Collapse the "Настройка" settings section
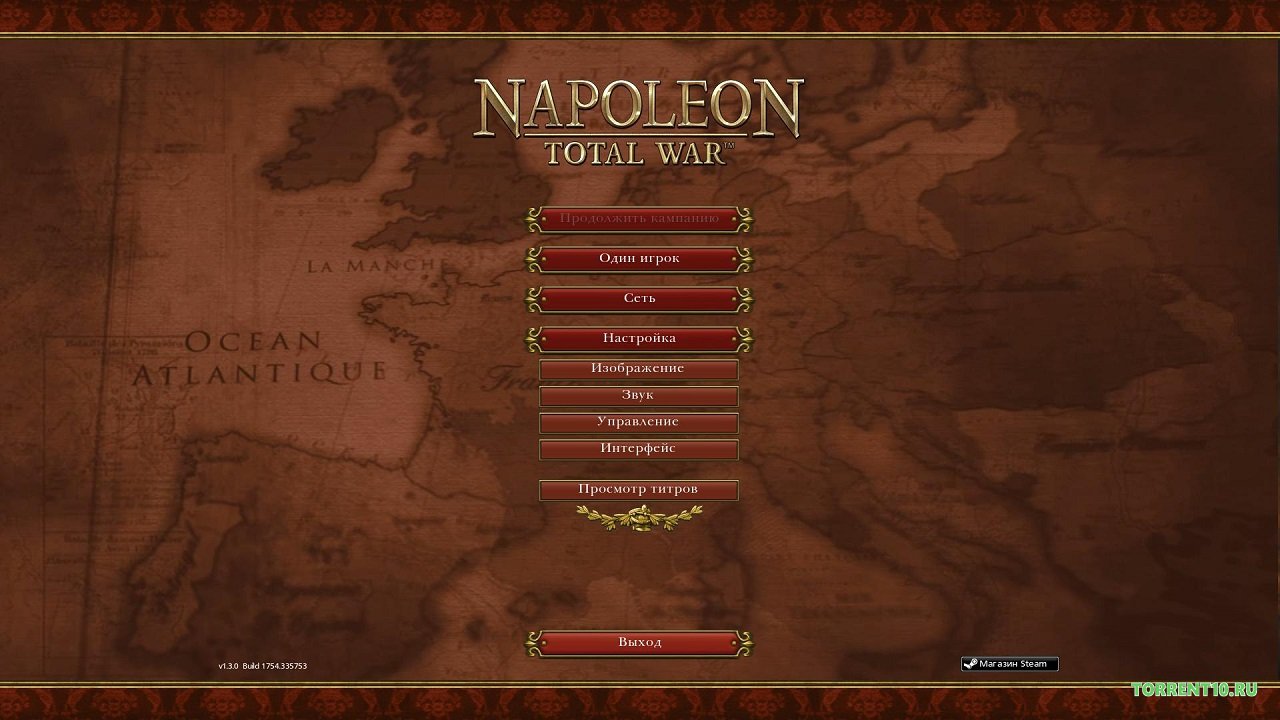 tap(639, 338)
